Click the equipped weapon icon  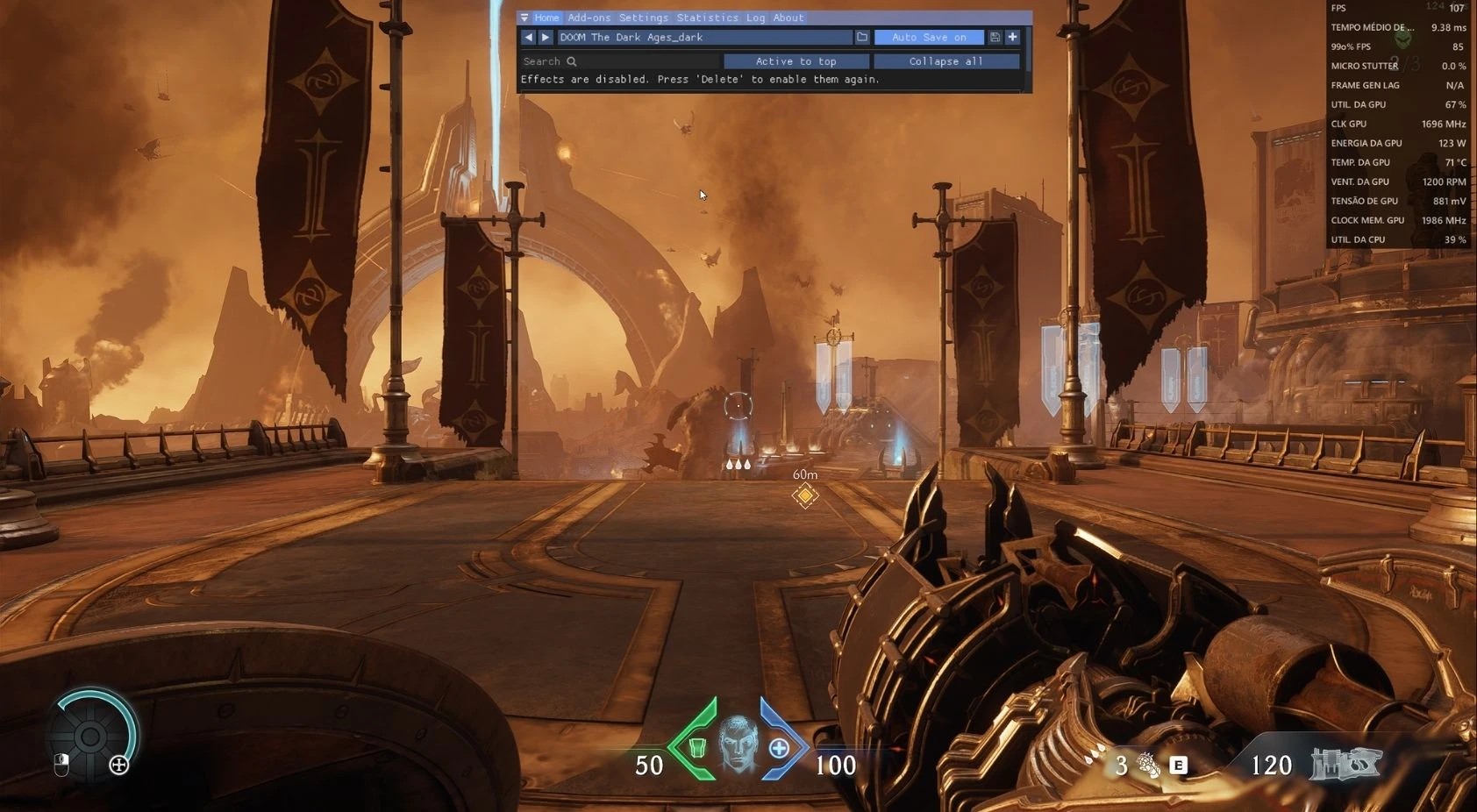[1345, 764]
